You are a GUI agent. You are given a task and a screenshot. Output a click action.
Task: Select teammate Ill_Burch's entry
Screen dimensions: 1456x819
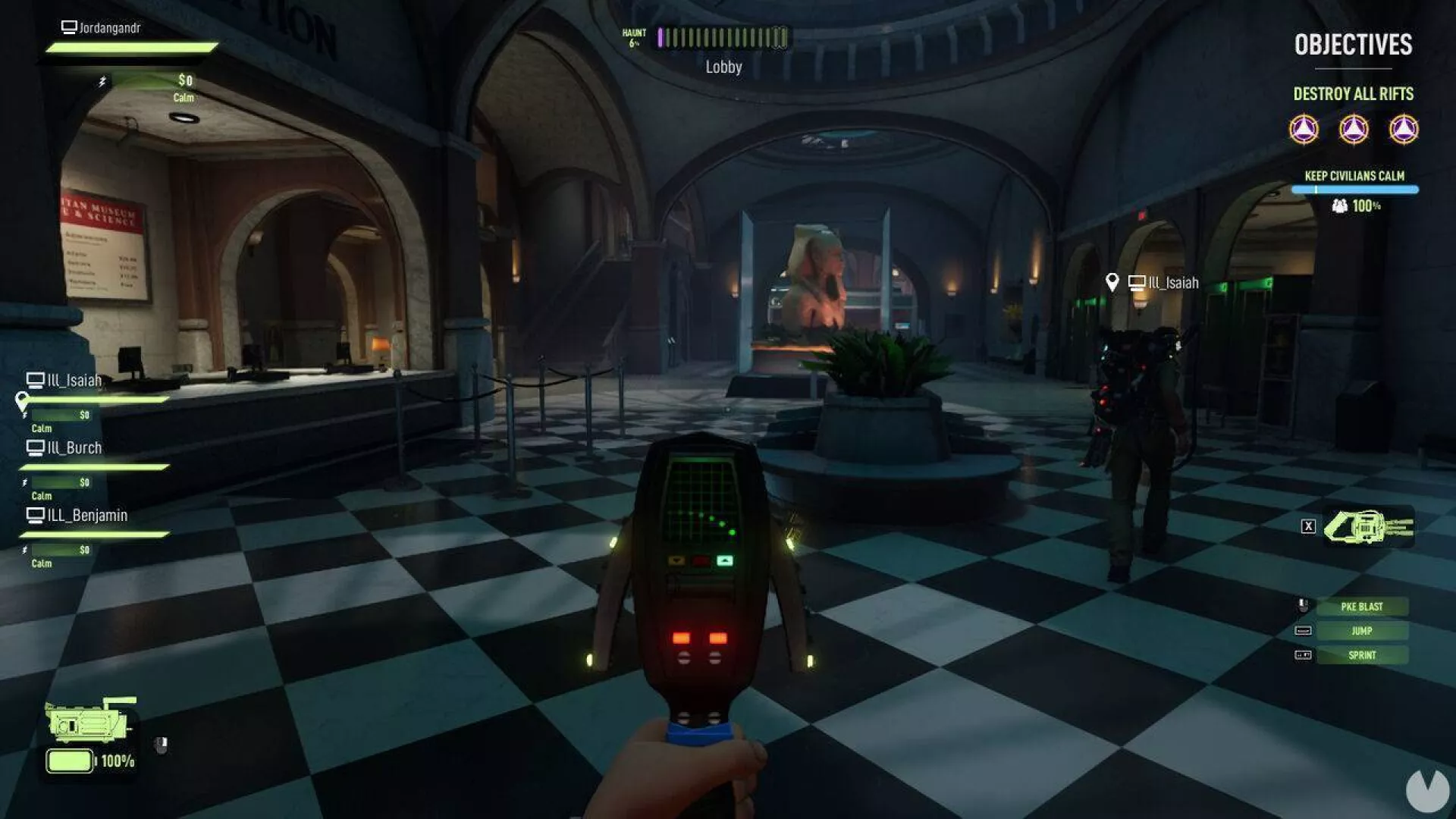click(x=74, y=448)
